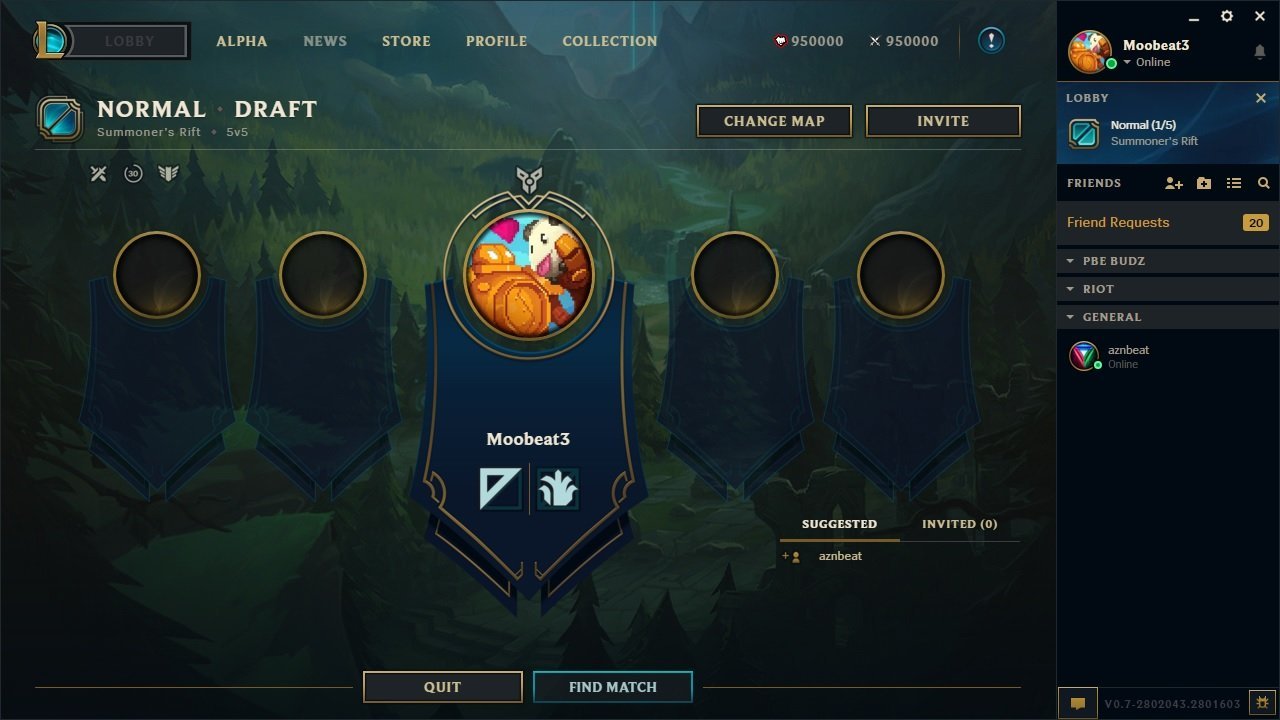The image size is (1280, 720).
Task: Select the secondary position icon under Moobeat3
Action: click(x=558, y=490)
